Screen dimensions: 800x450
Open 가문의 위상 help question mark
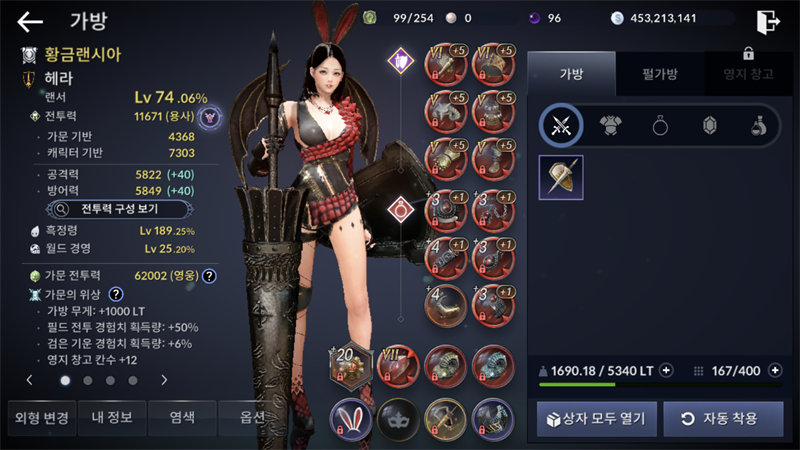coord(116,294)
